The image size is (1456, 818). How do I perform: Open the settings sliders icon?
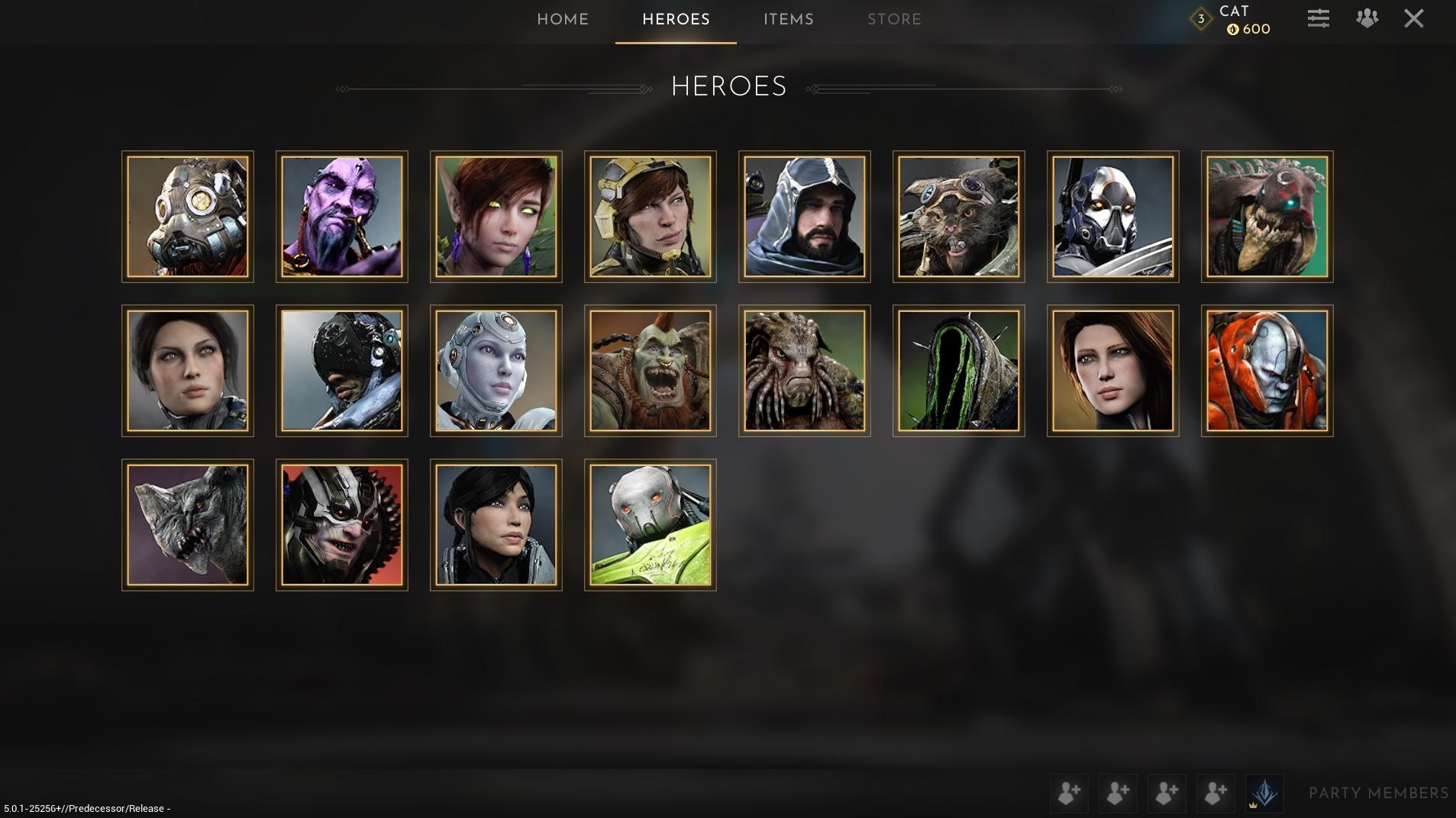(x=1318, y=18)
